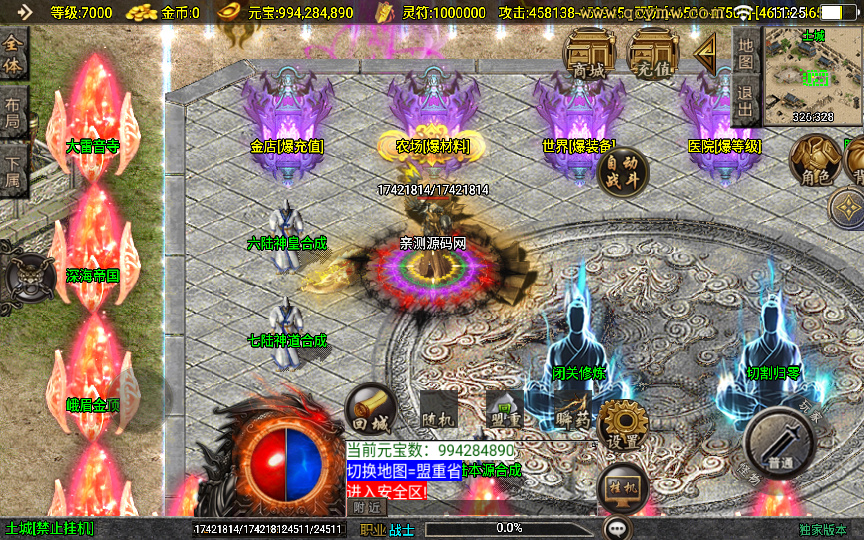Switch to the 附近 chat tab

(x=368, y=507)
